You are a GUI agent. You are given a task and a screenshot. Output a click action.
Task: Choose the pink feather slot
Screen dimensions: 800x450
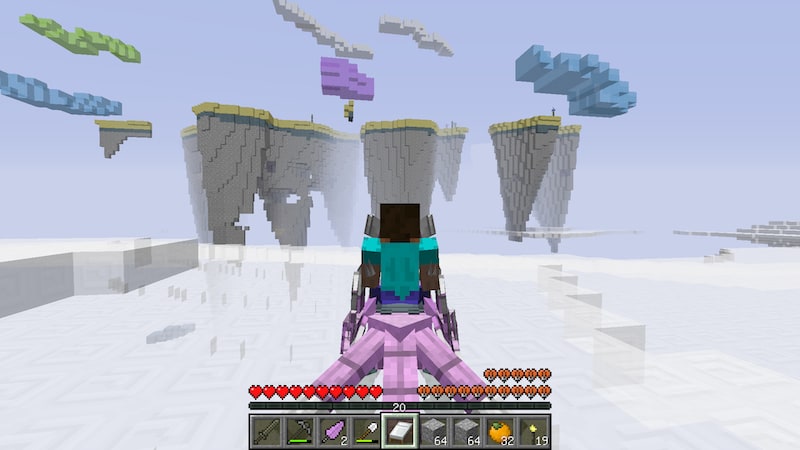pos(332,431)
